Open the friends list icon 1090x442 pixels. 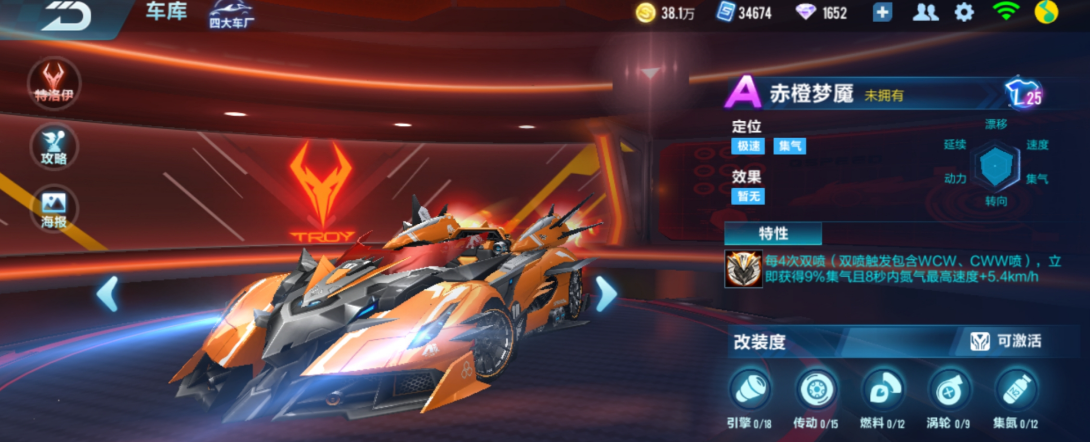pos(926,12)
